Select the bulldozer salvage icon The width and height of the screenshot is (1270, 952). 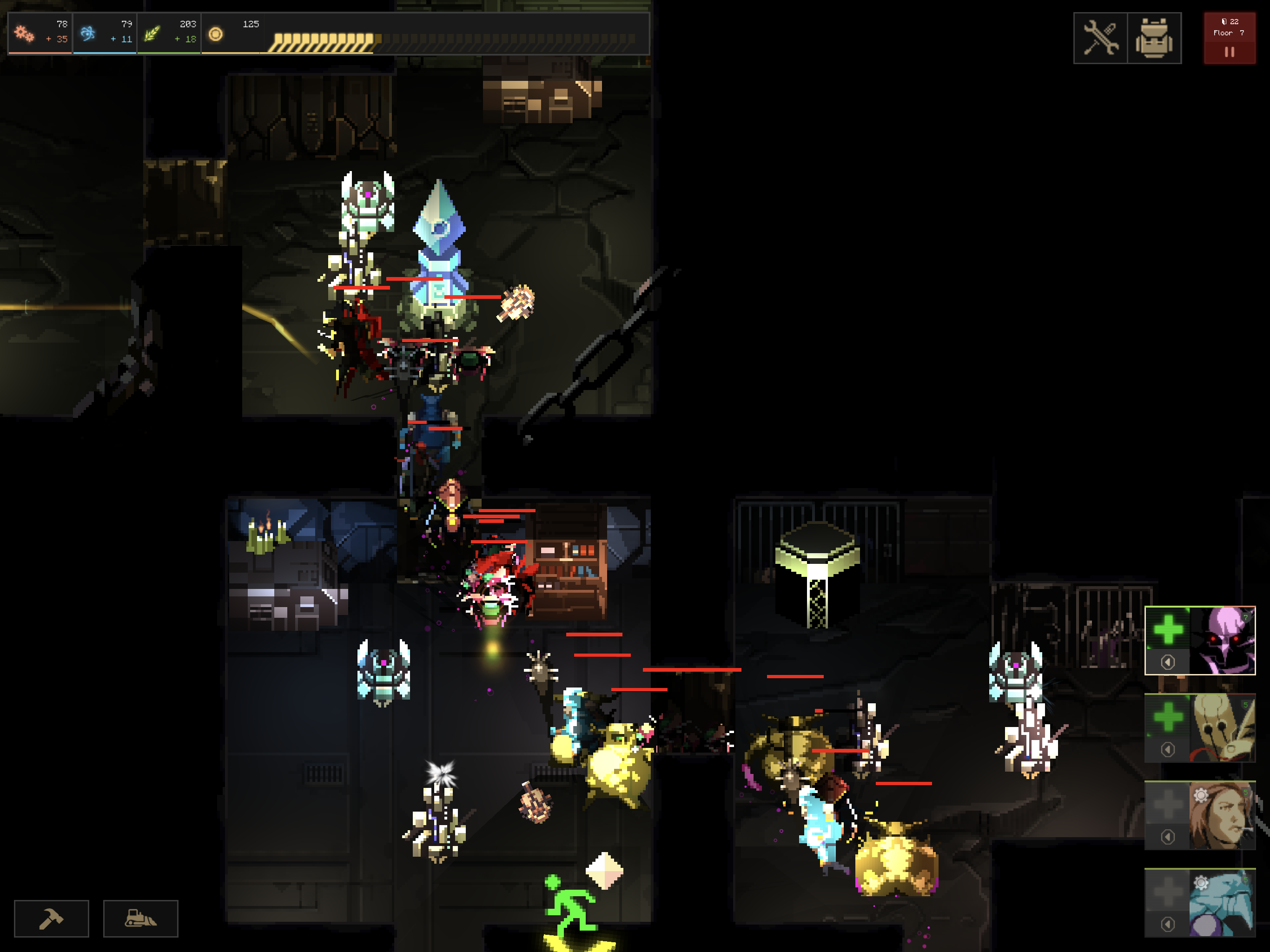141,918
